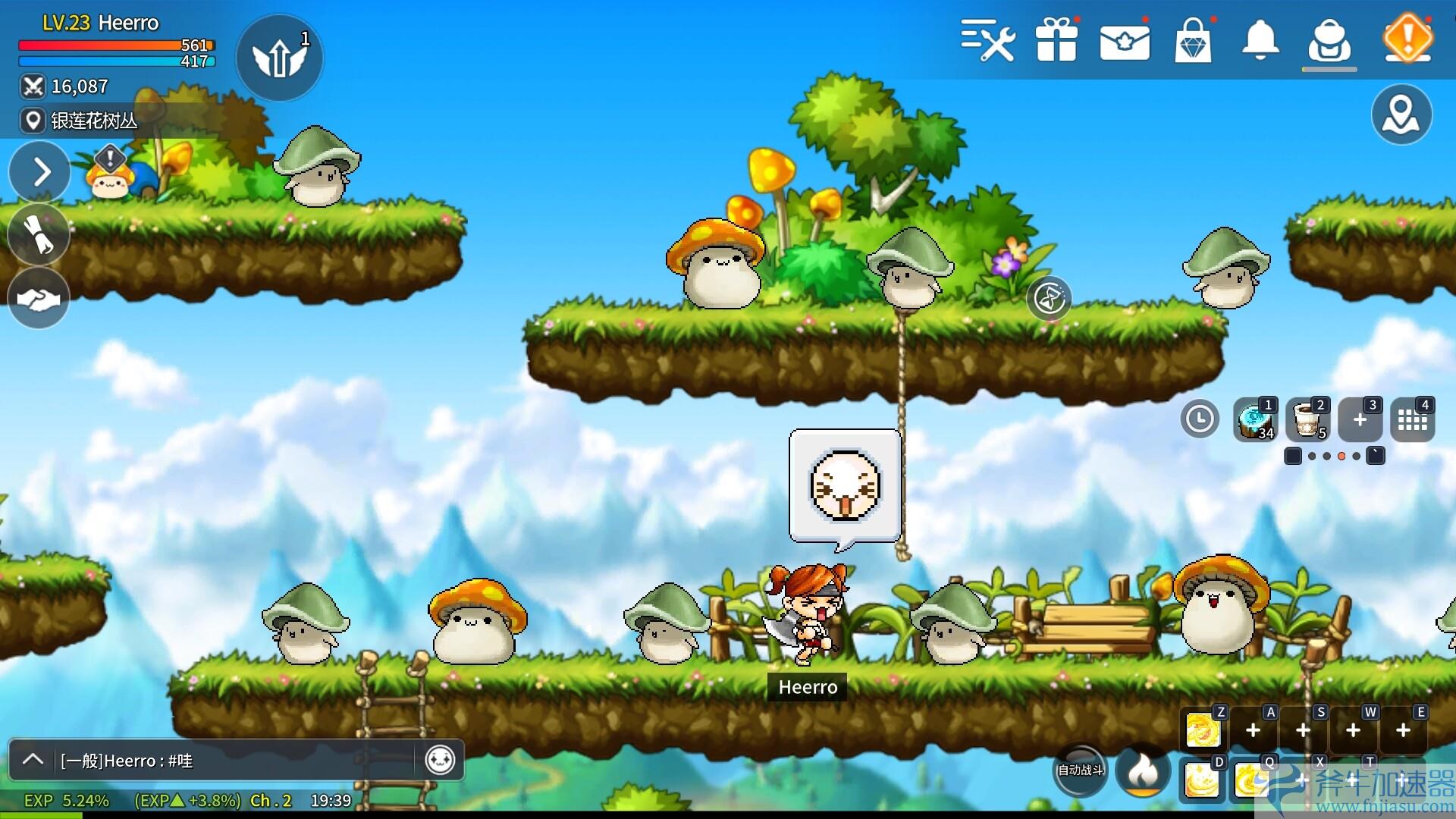1456x819 pixels.
Task: Open the gift box rewards
Action: click(x=1056, y=39)
